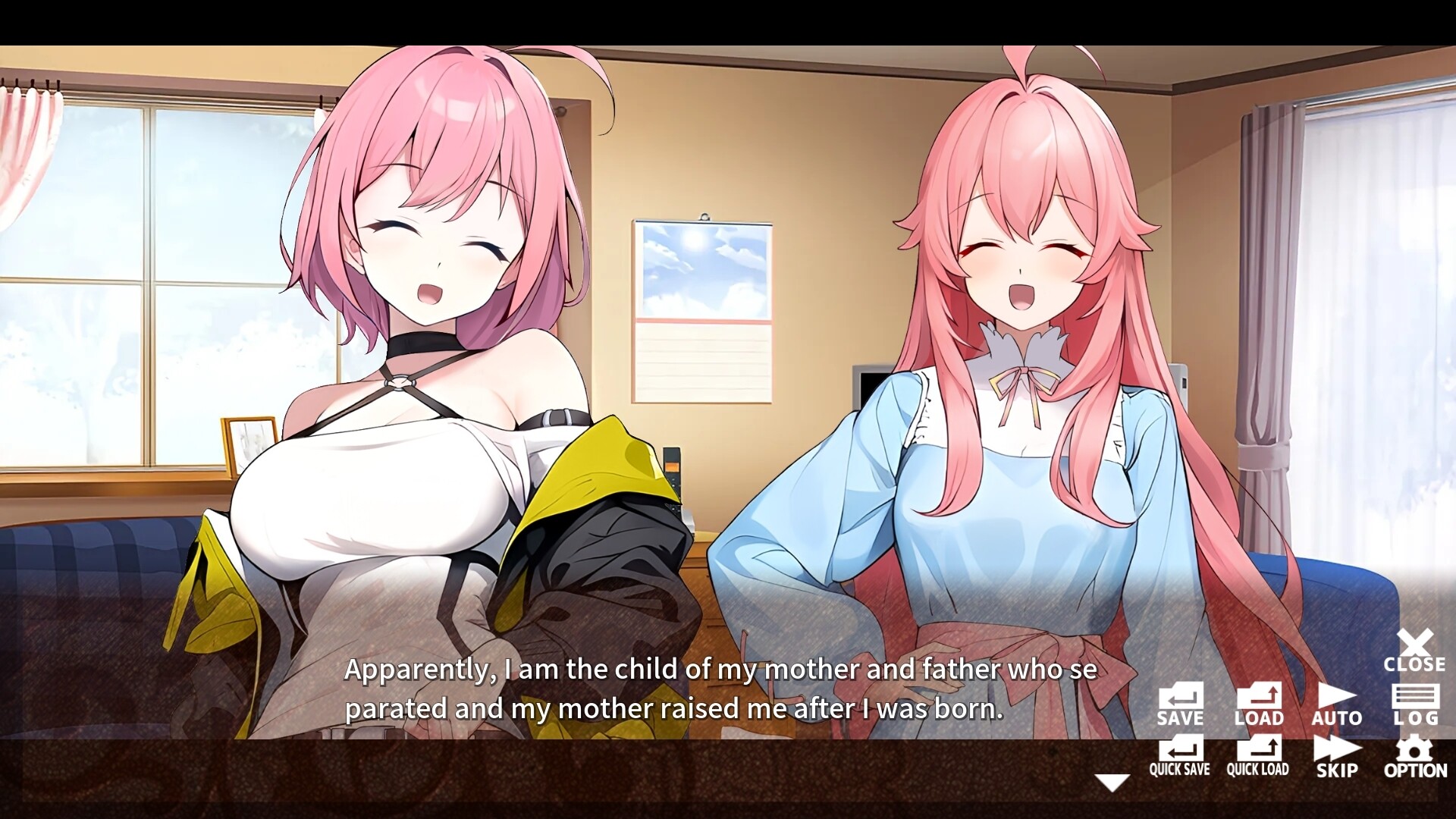View the message LOG history

tap(1415, 701)
